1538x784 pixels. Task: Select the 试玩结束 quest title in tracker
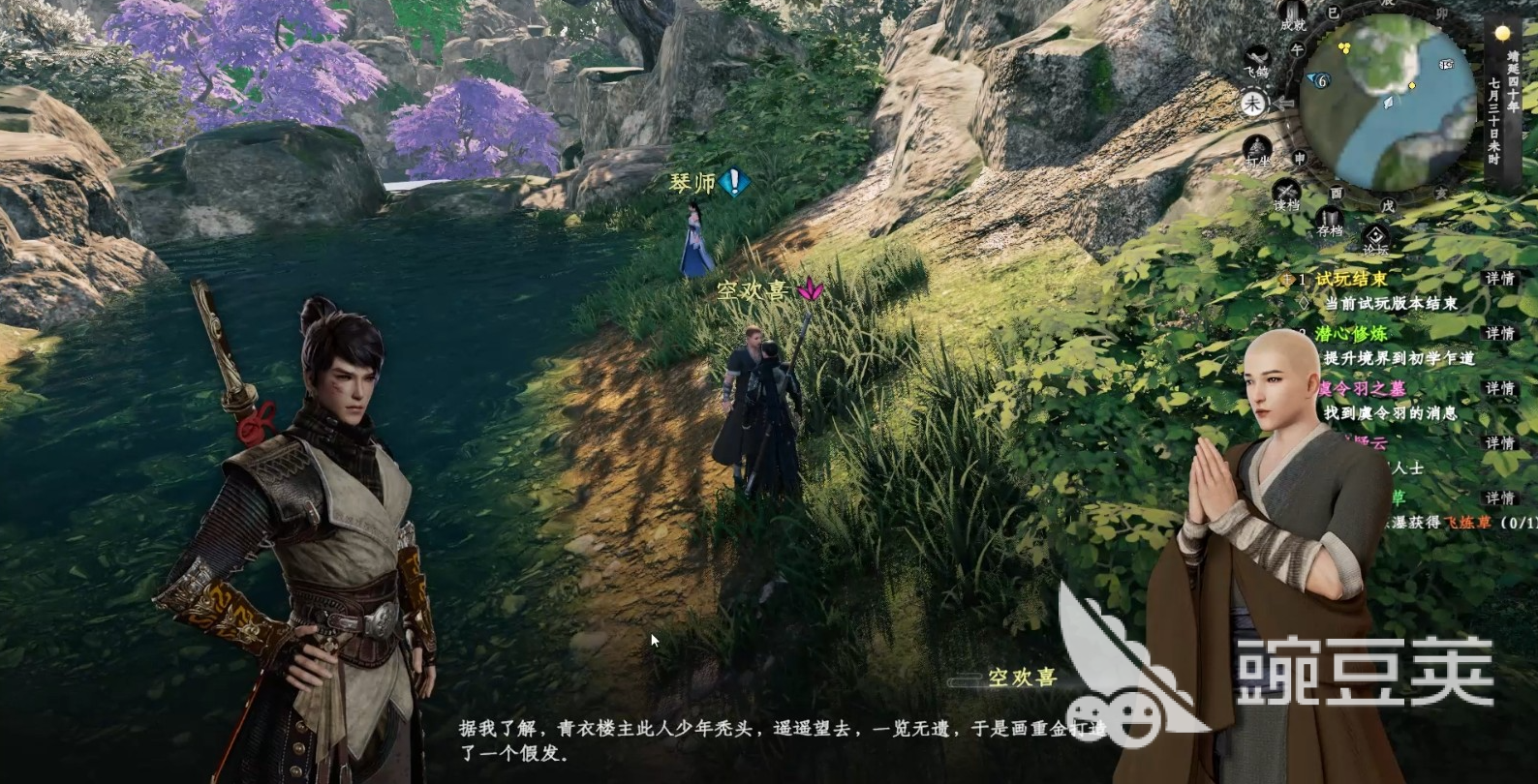1351,279
